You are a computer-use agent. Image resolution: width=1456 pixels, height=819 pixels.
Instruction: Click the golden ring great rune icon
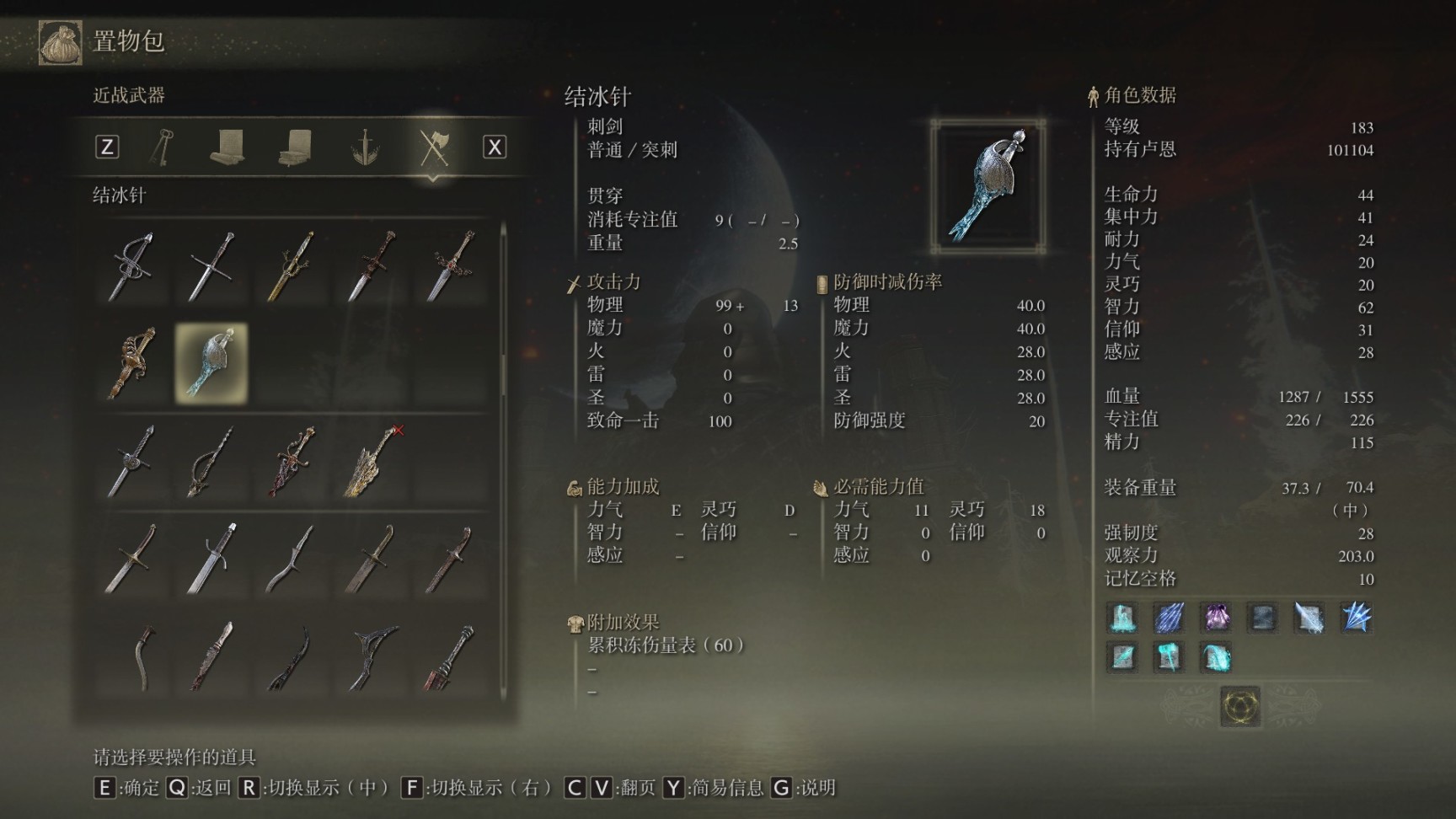(x=1239, y=705)
